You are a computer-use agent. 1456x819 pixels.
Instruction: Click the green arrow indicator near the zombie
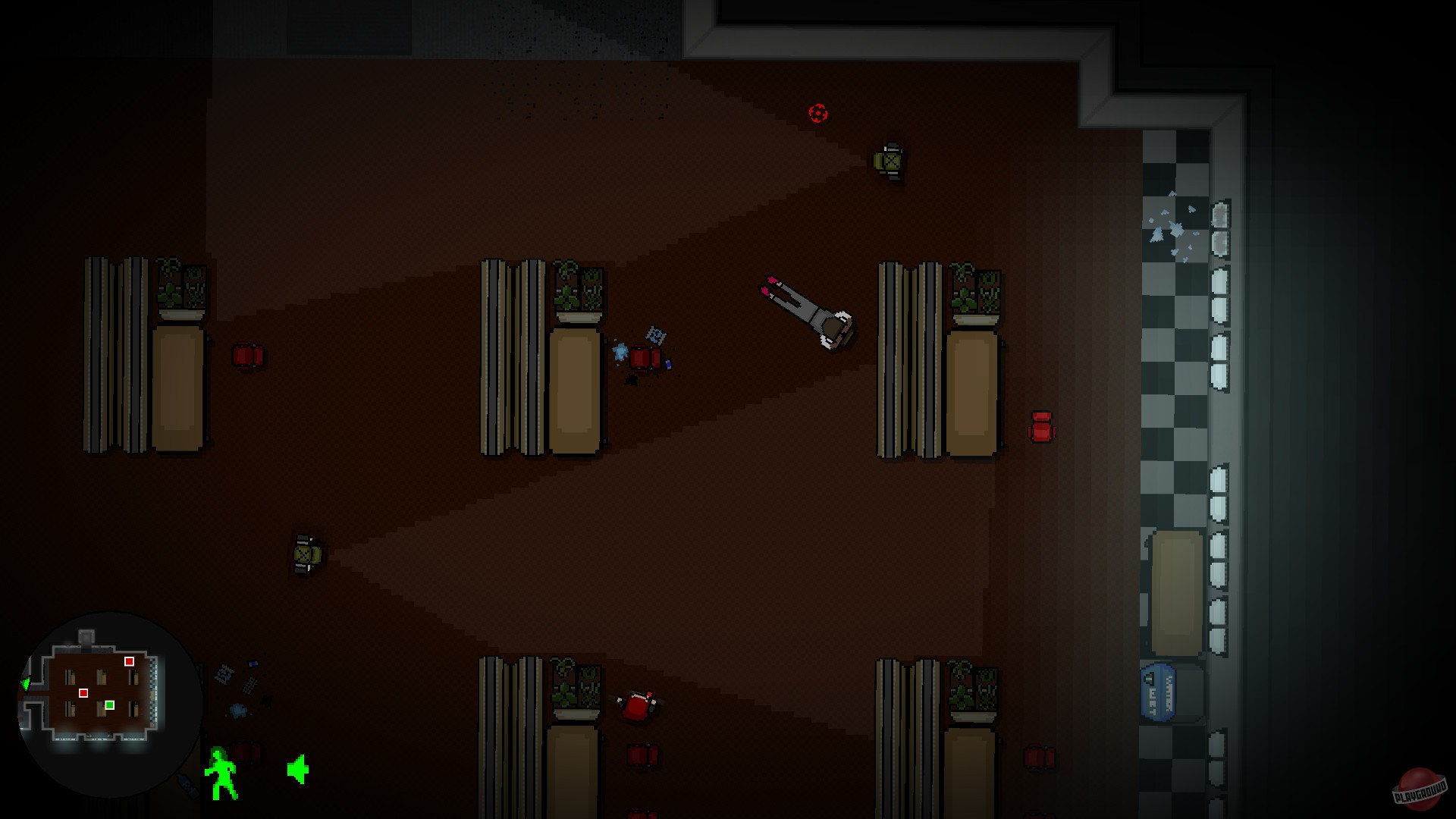coord(297,770)
